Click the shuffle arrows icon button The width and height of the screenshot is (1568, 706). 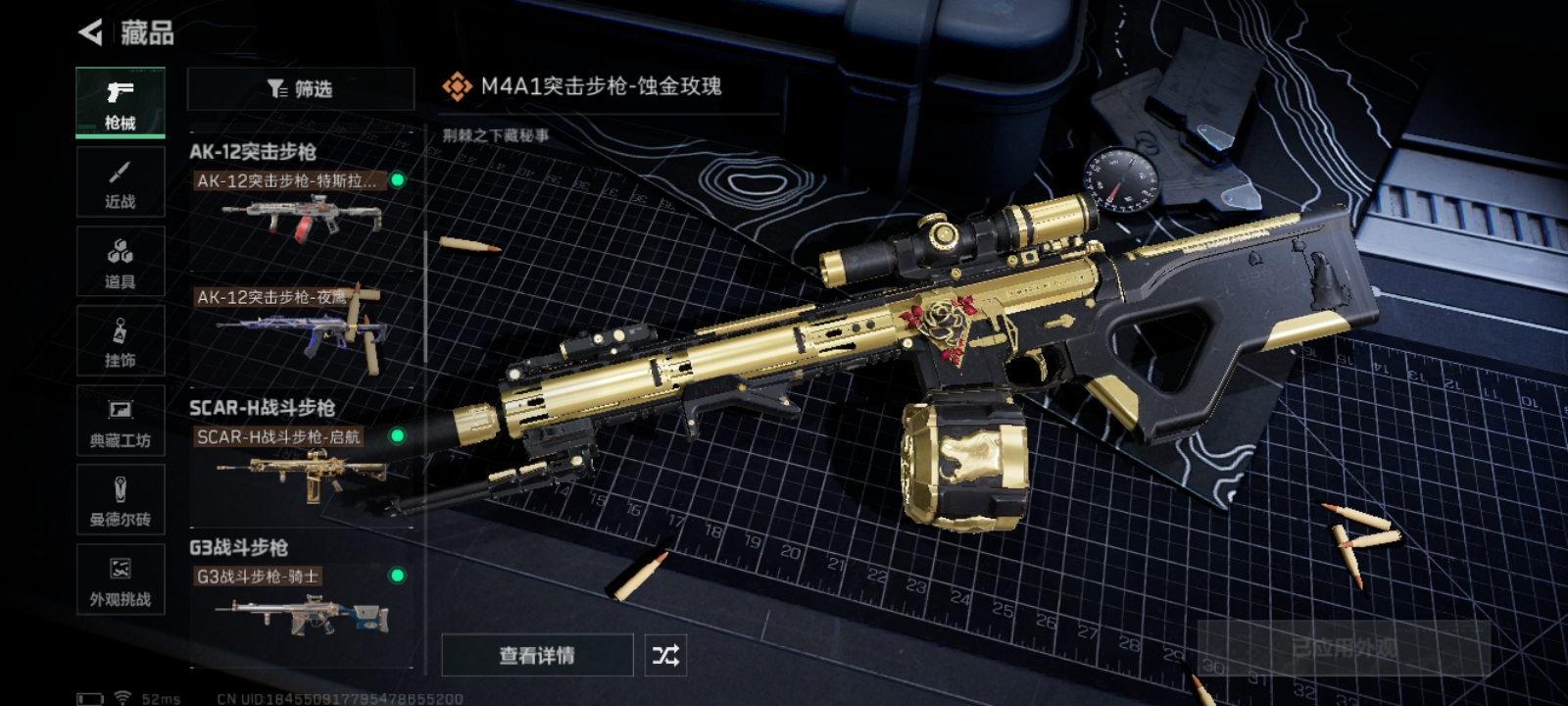click(x=665, y=655)
